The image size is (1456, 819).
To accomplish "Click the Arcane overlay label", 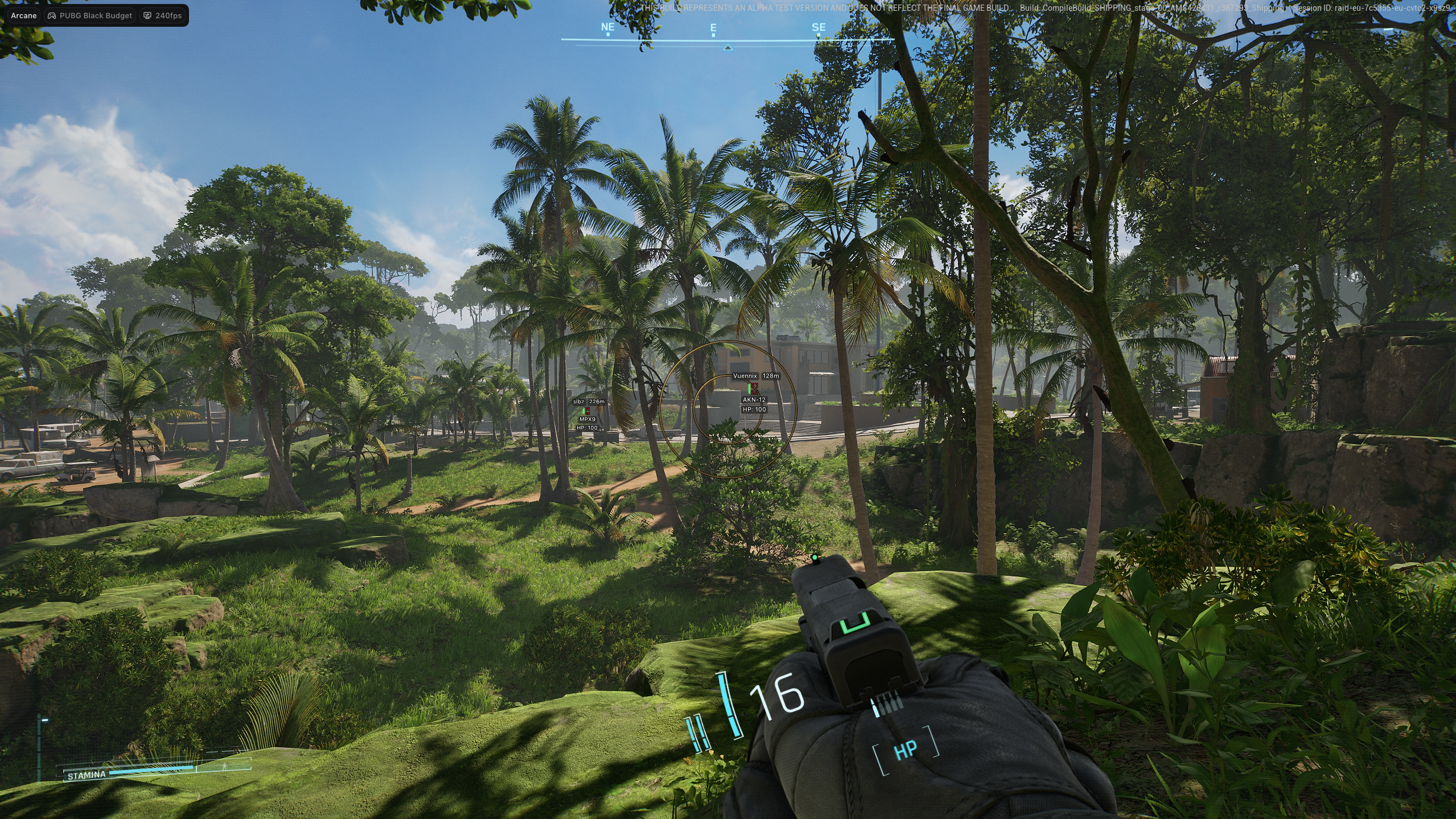I will (x=24, y=15).
